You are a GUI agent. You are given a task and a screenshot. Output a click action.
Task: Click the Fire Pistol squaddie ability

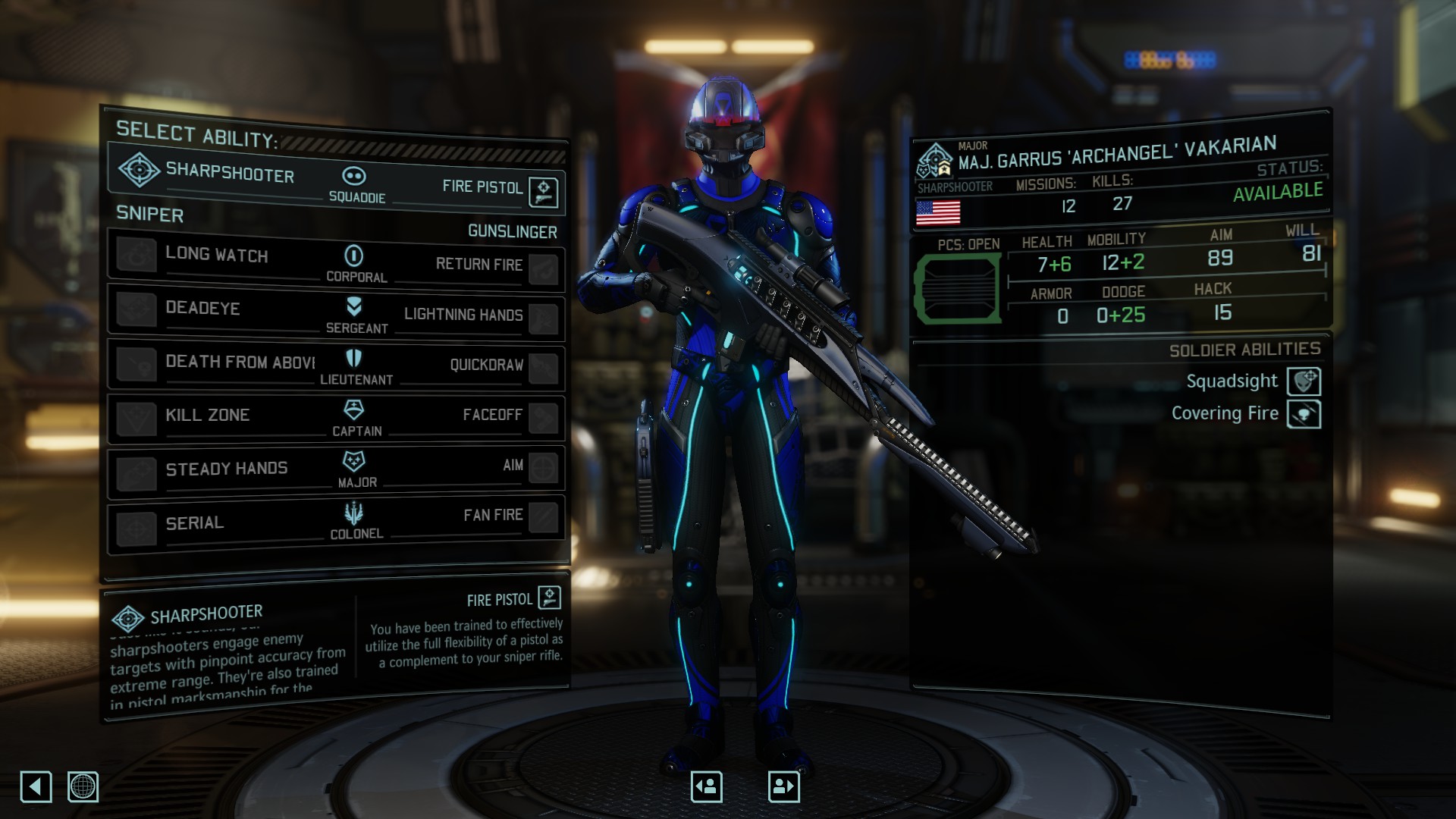(x=482, y=187)
